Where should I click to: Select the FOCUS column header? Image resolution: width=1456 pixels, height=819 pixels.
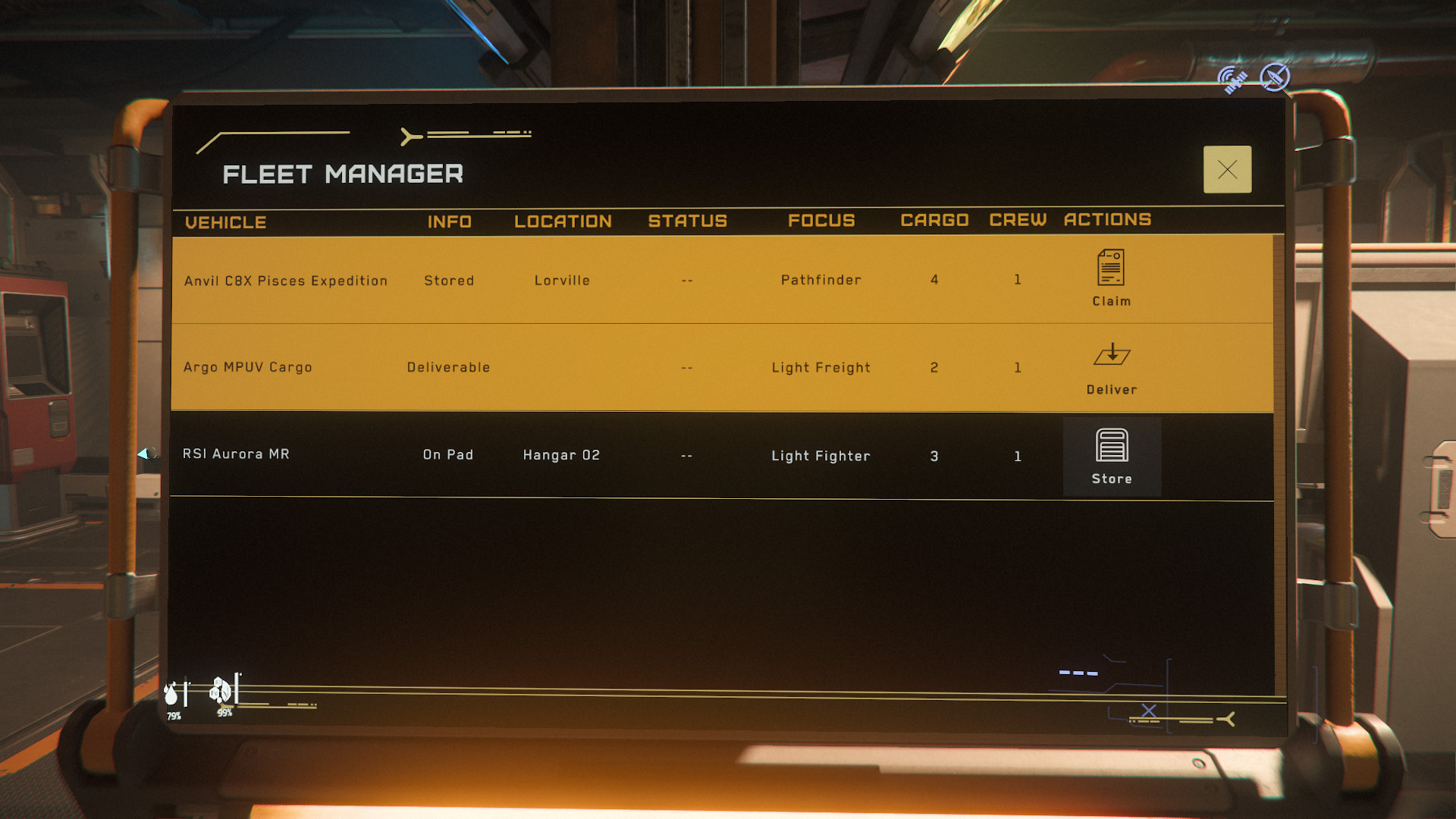tap(821, 221)
